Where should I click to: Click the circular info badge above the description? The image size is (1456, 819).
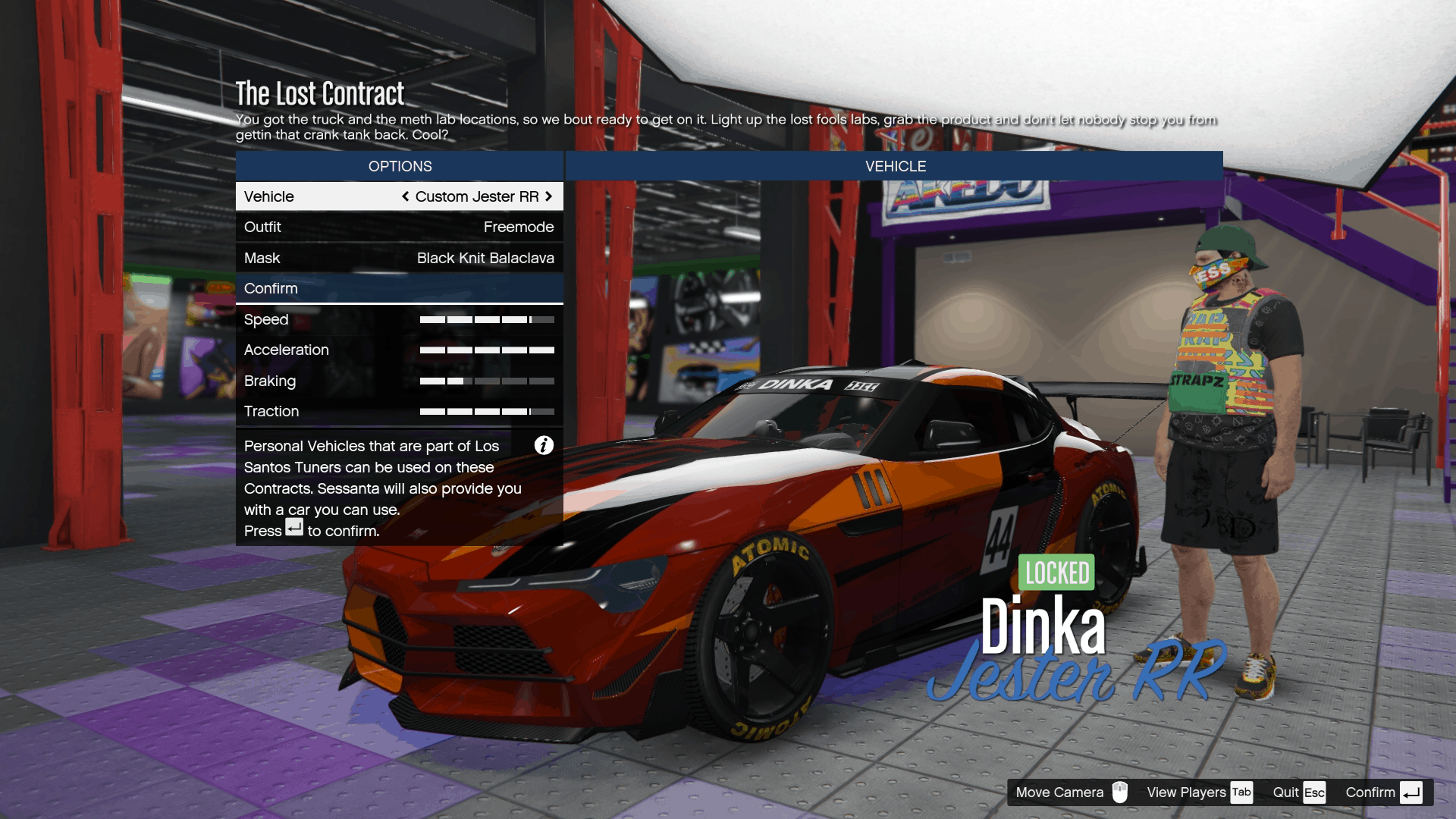click(x=544, y=445)
